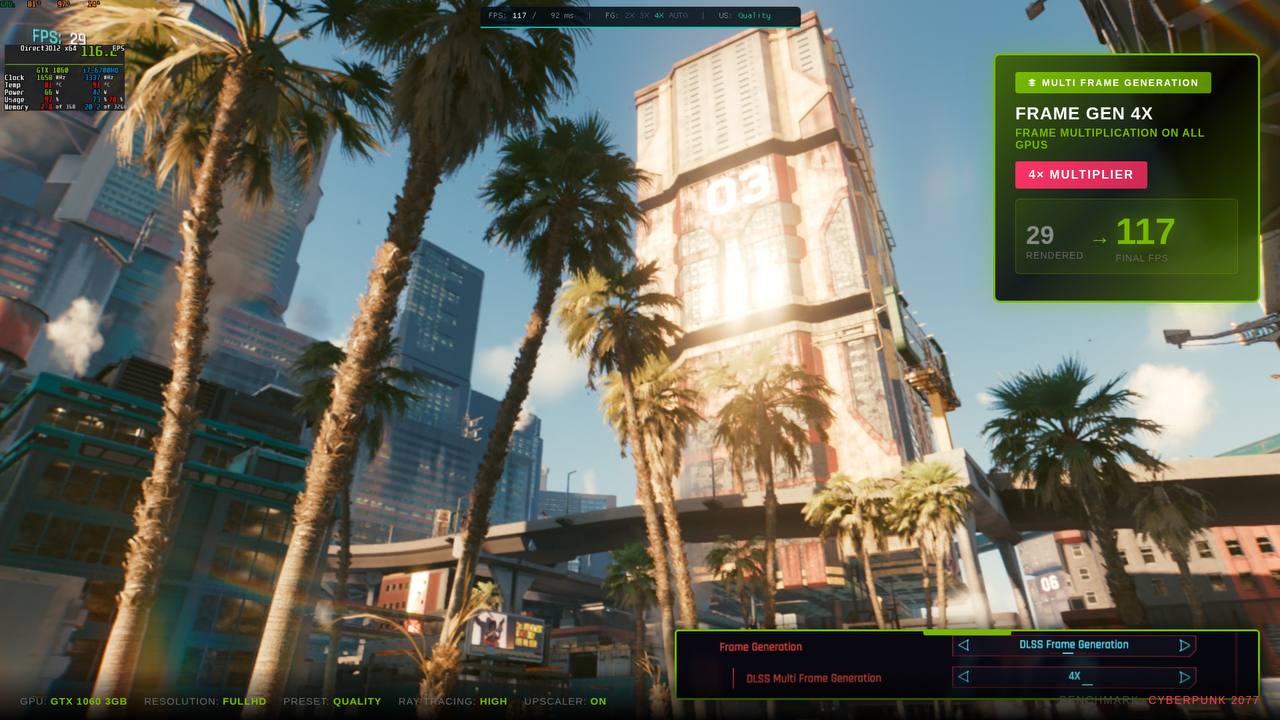Click the Multi Frame Generation badge icon
The height and width of the screenshot is (720, 1280).
(1030, 82)
